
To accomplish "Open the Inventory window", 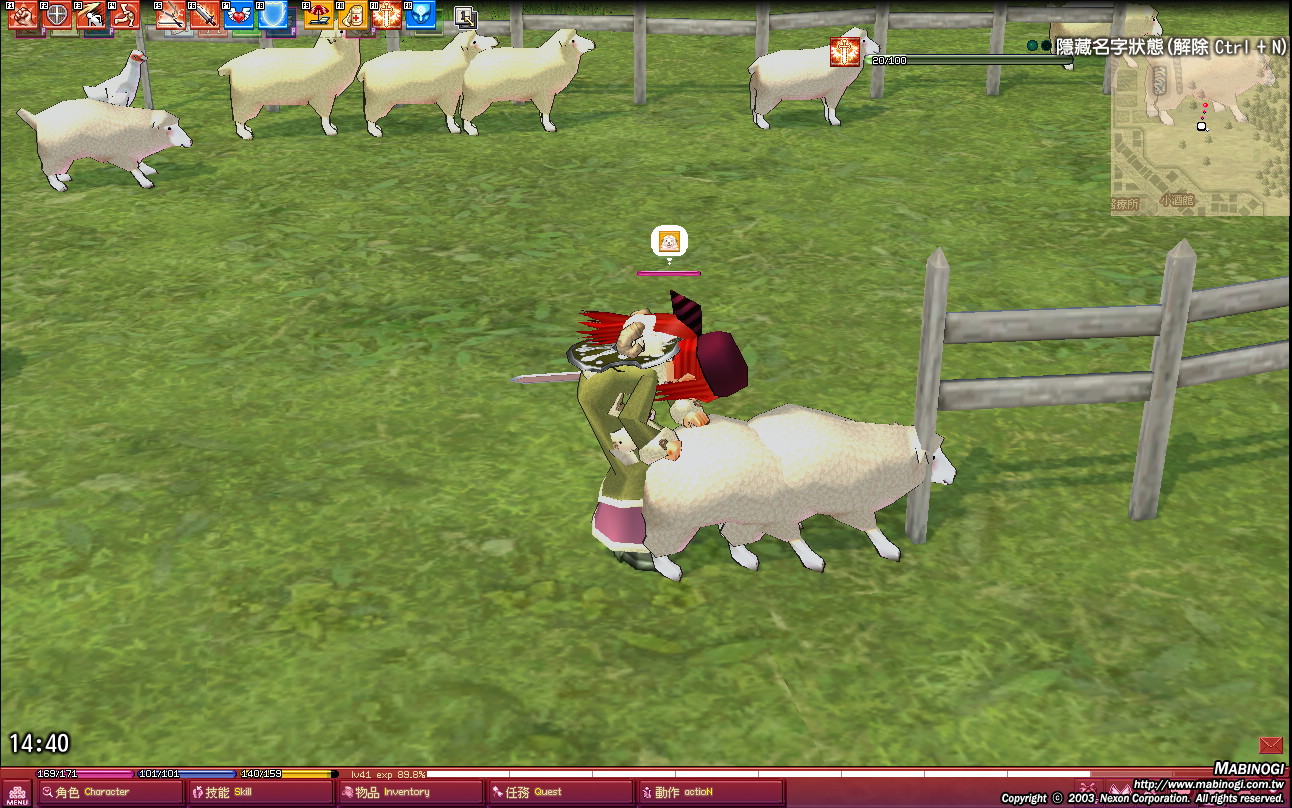I will tap(410, 793).
